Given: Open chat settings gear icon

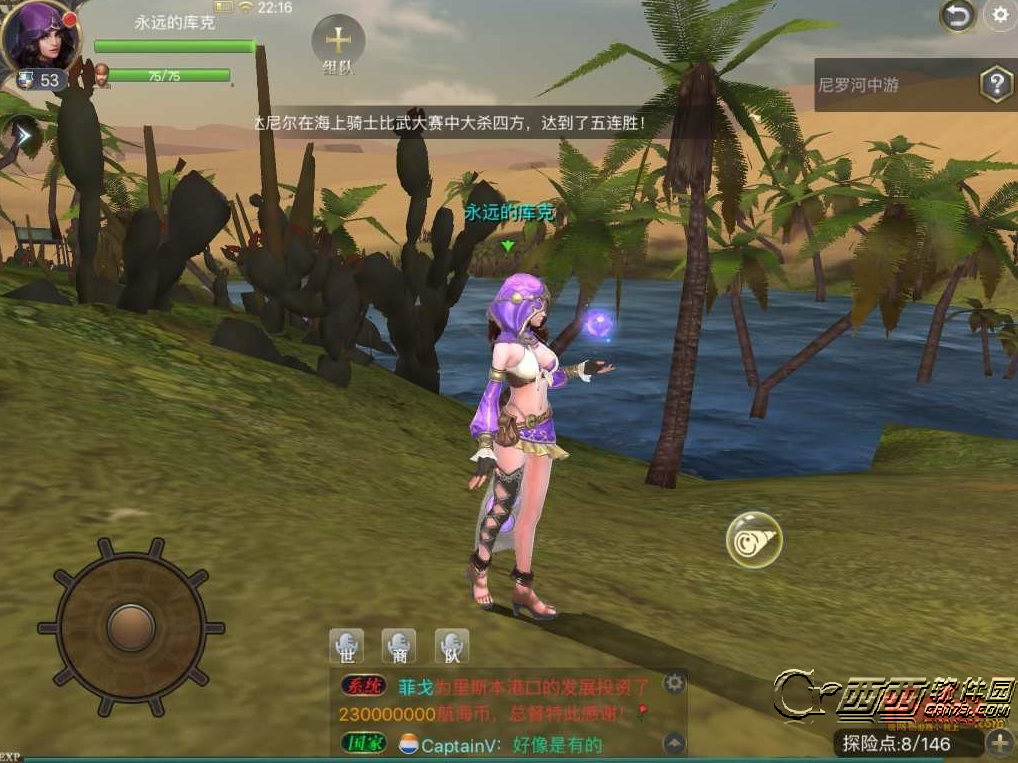Looking at the screenshot, I should tap(675, 684).
